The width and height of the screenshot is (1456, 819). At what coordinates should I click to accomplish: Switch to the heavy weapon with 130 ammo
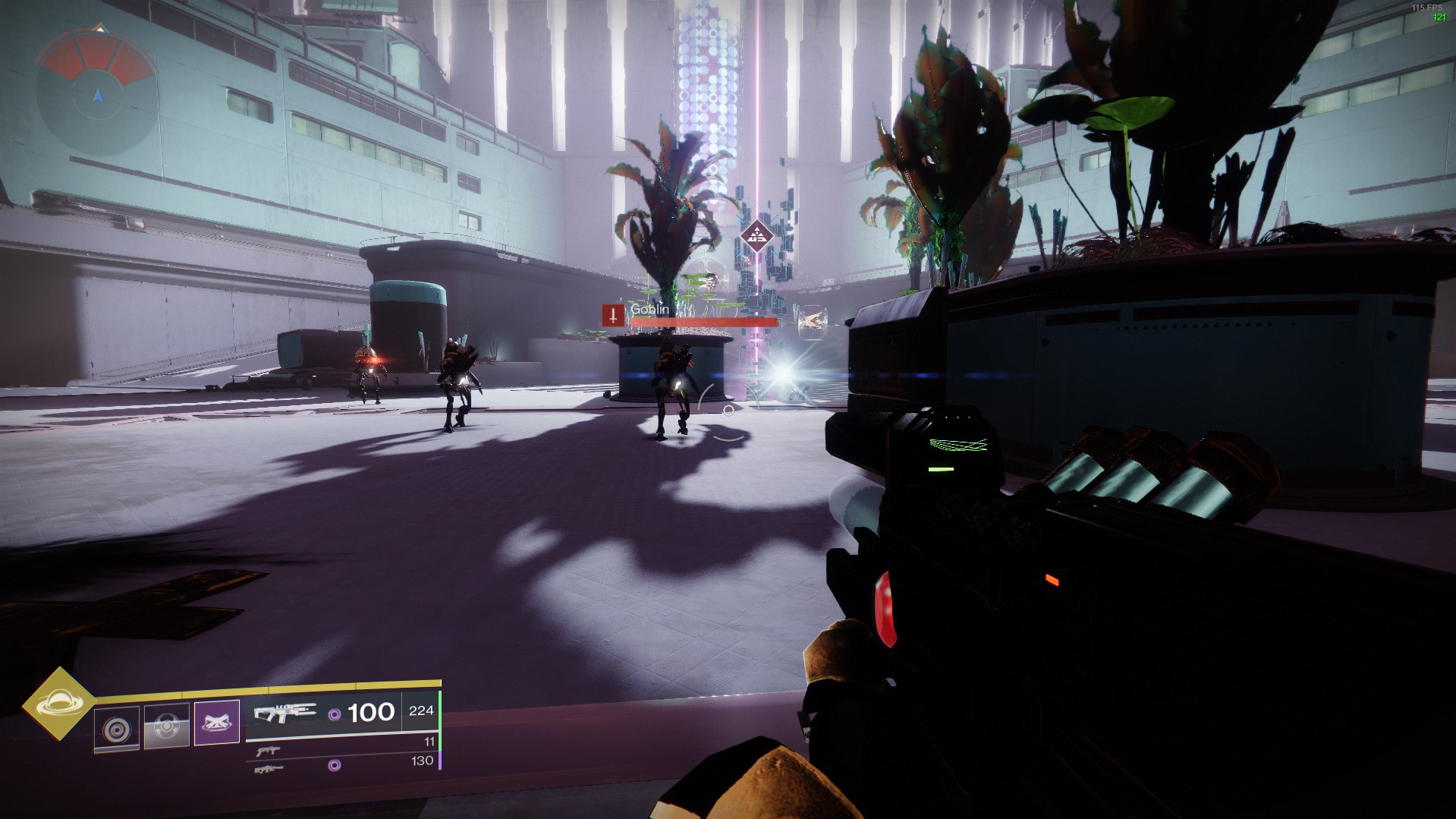269,769
